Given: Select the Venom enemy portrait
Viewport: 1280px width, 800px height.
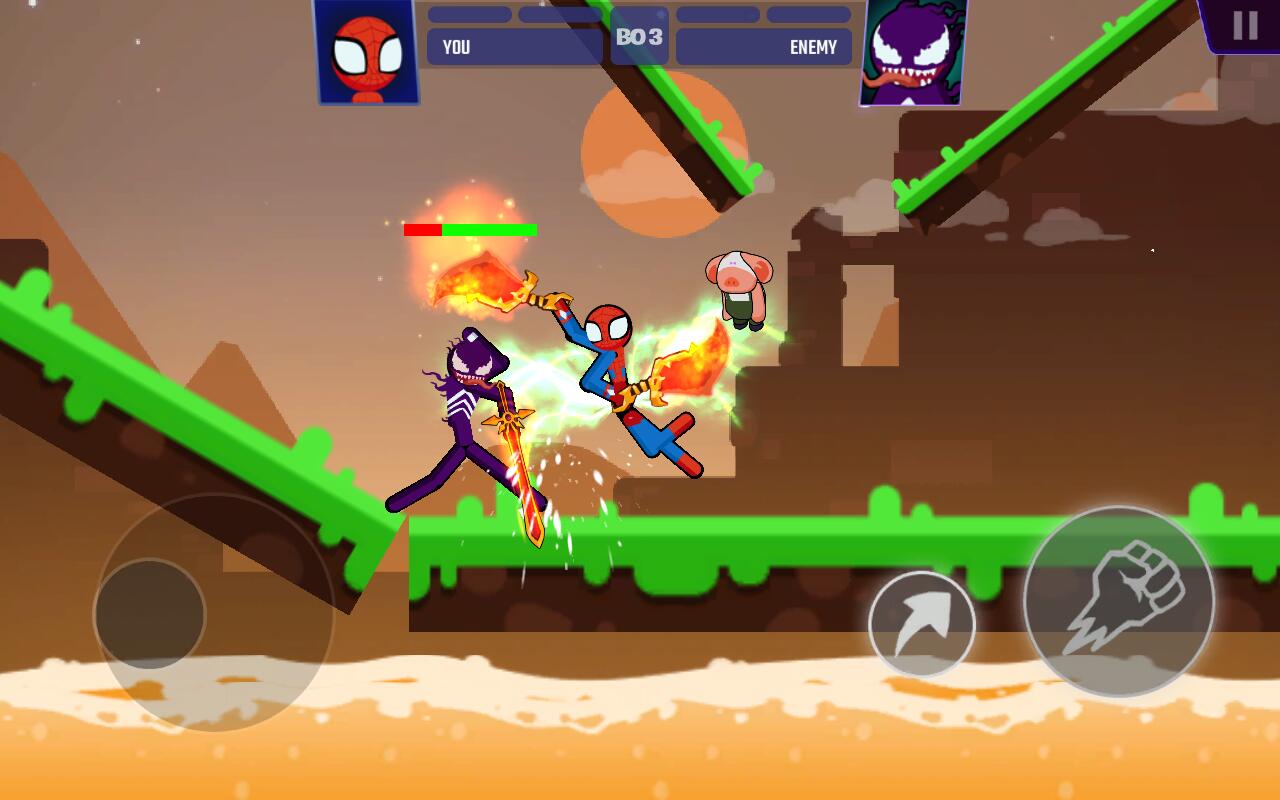Looking at the screenshot, I should 912,52.
